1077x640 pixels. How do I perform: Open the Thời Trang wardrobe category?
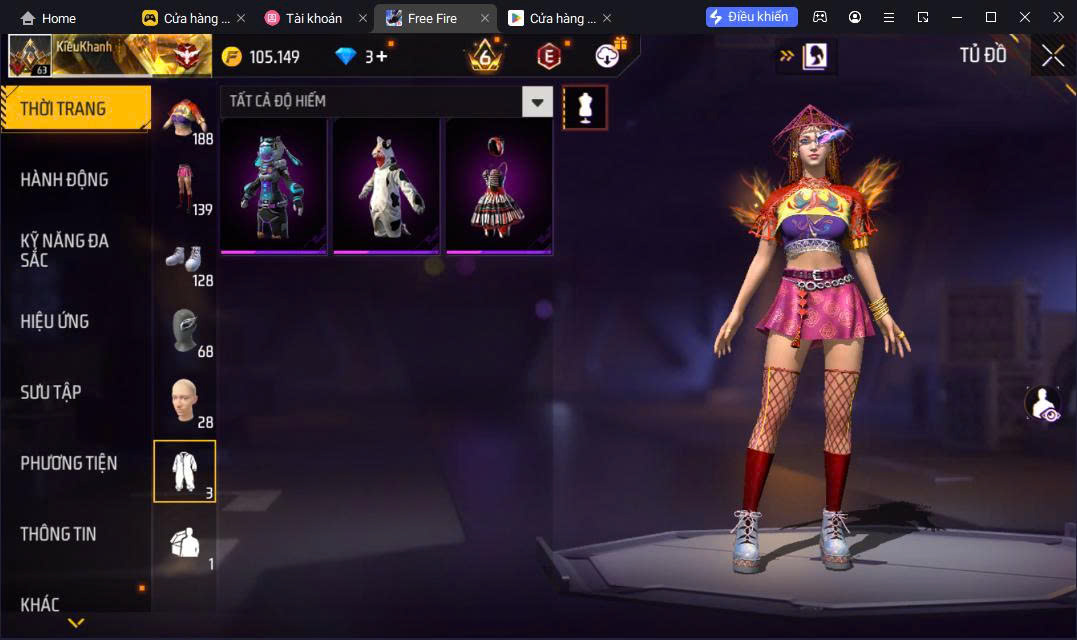coord(75,108)
